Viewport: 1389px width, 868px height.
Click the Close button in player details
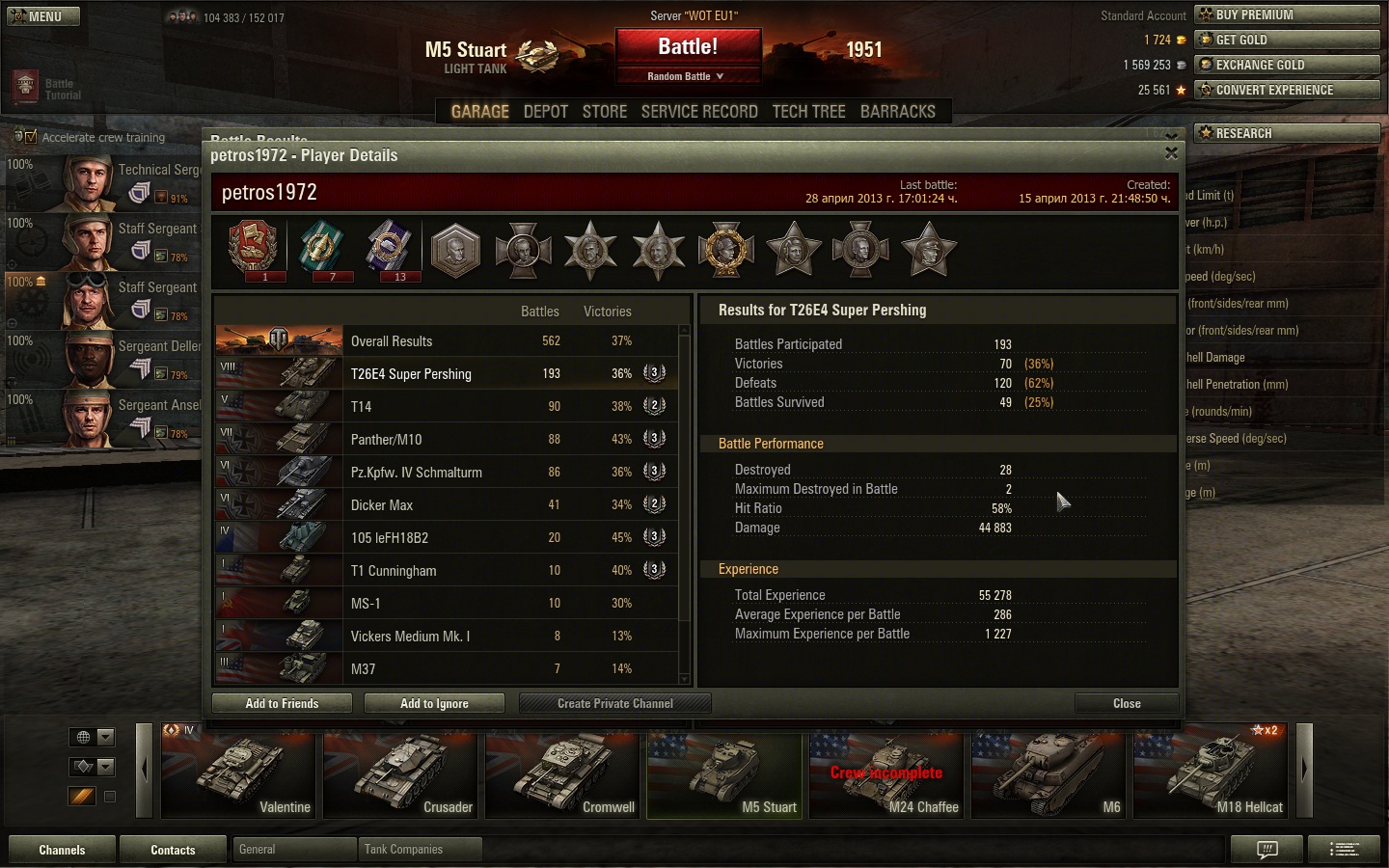click(1126, 704)
